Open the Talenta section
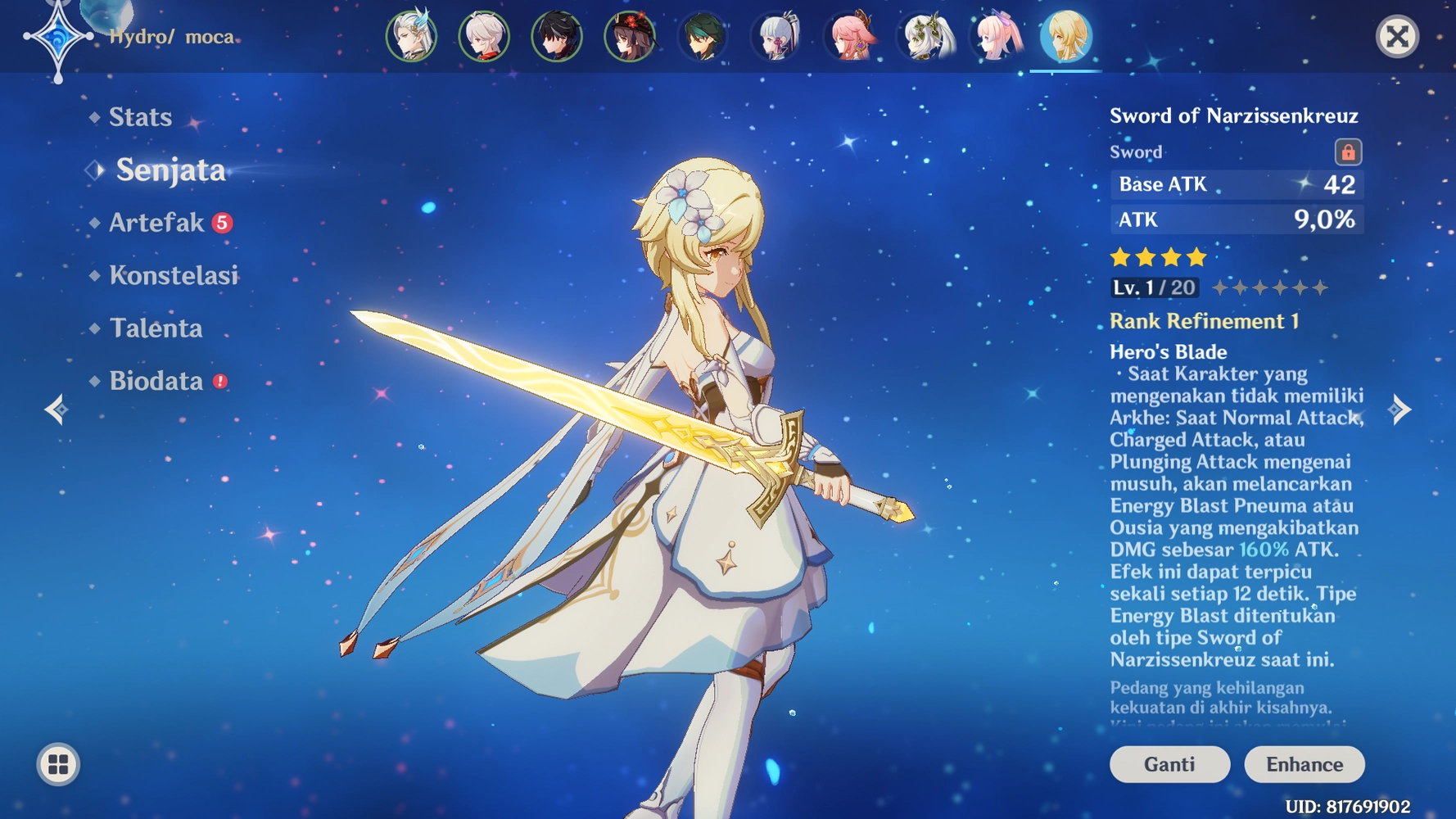This screenshot has width=1456, height=819. [156, 328]
